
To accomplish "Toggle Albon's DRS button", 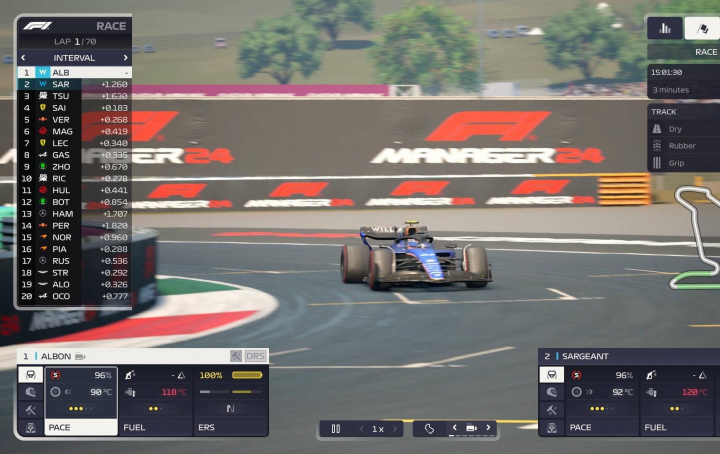I will (256, 356).
